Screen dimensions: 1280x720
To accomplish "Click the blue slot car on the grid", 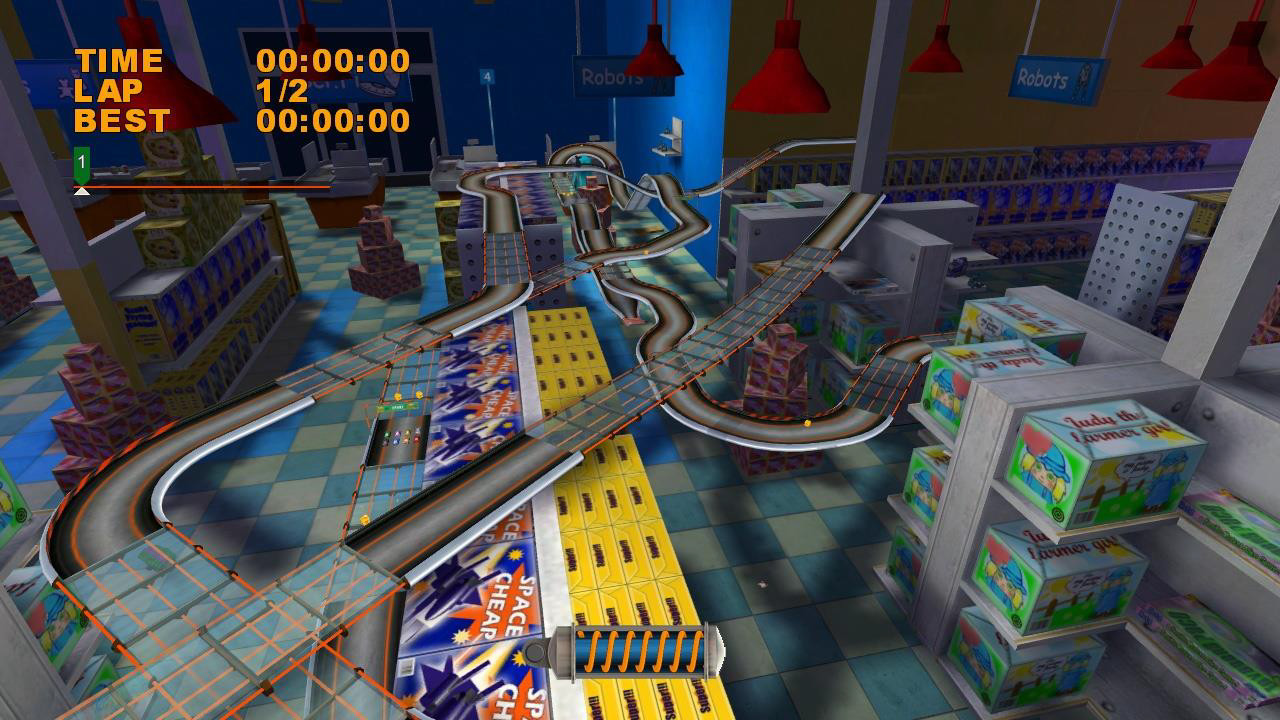I will click(396, 442).
